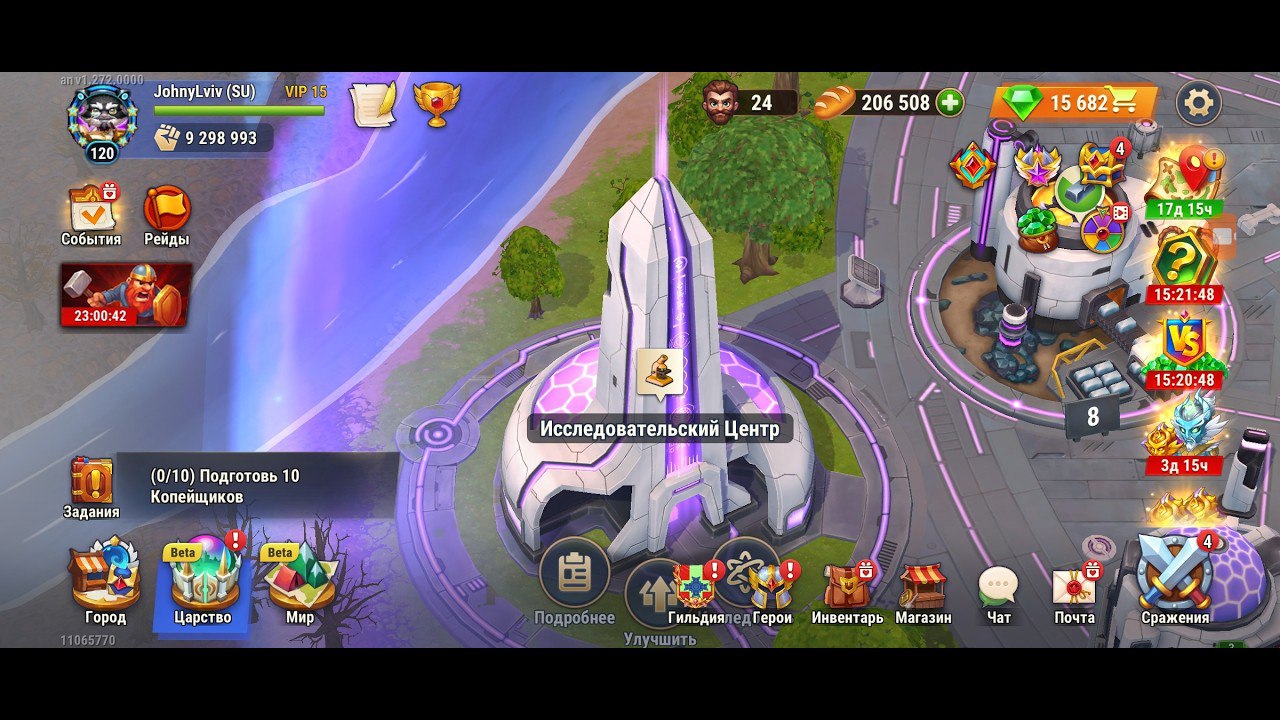
Task: Open the Инвентарь inventory bag
Action: pos(847,590)
